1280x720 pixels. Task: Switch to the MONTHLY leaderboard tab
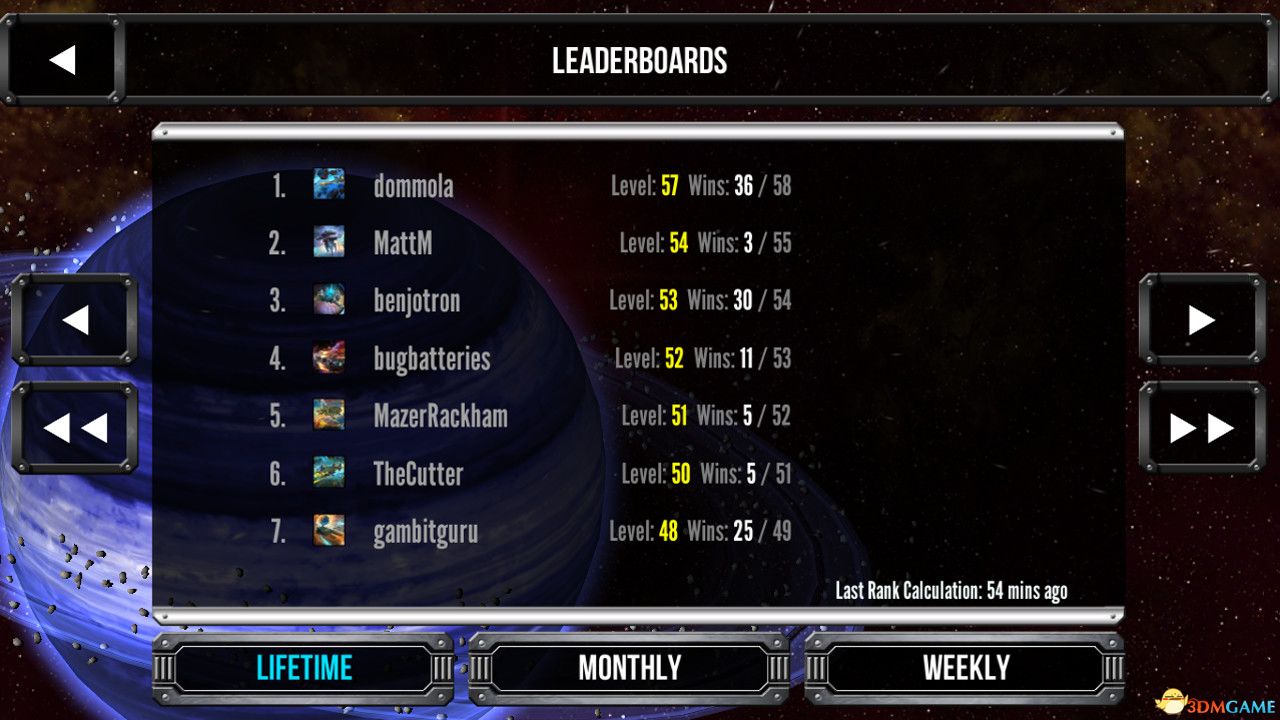629,667
